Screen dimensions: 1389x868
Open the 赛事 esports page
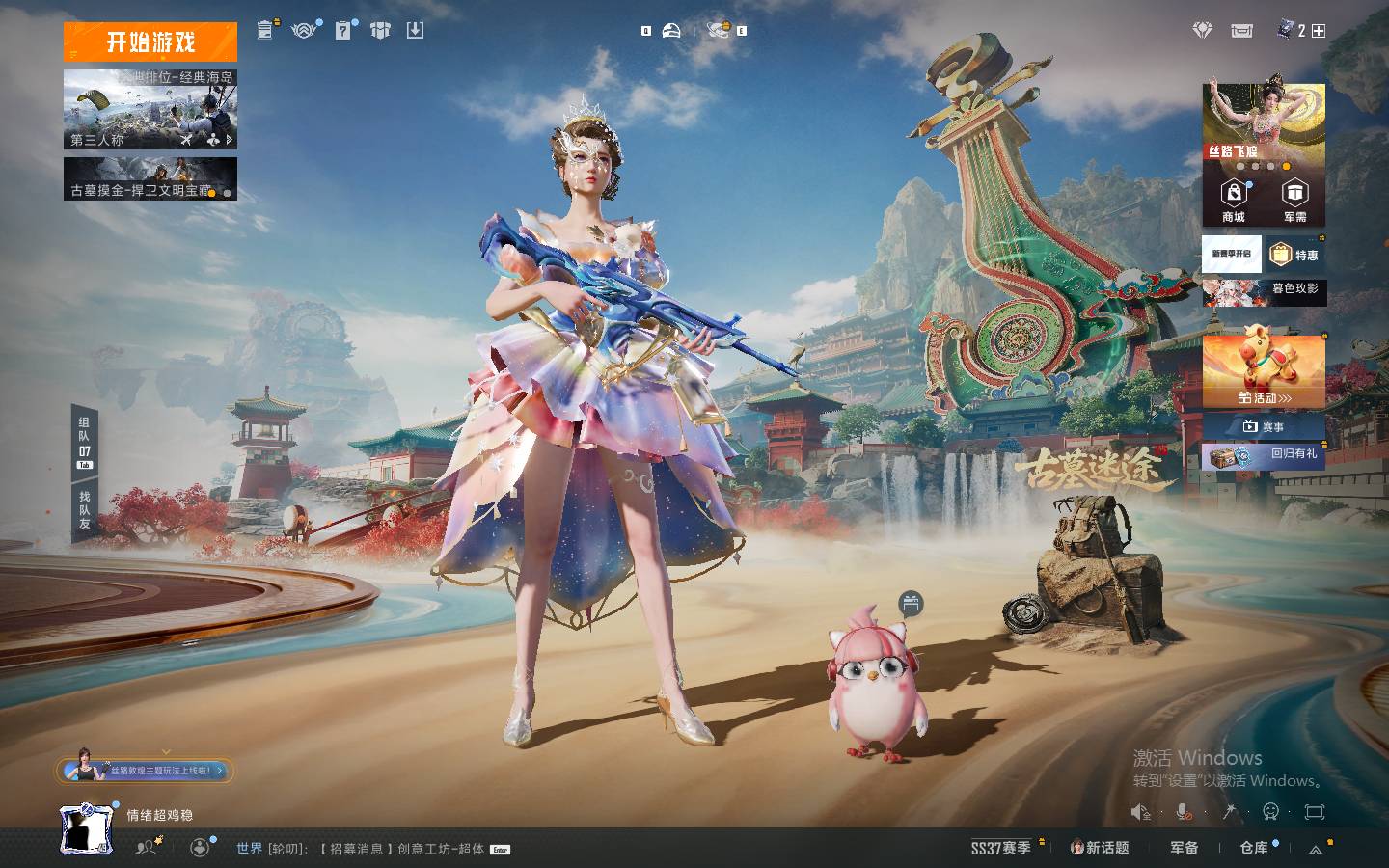[1264, 426]
